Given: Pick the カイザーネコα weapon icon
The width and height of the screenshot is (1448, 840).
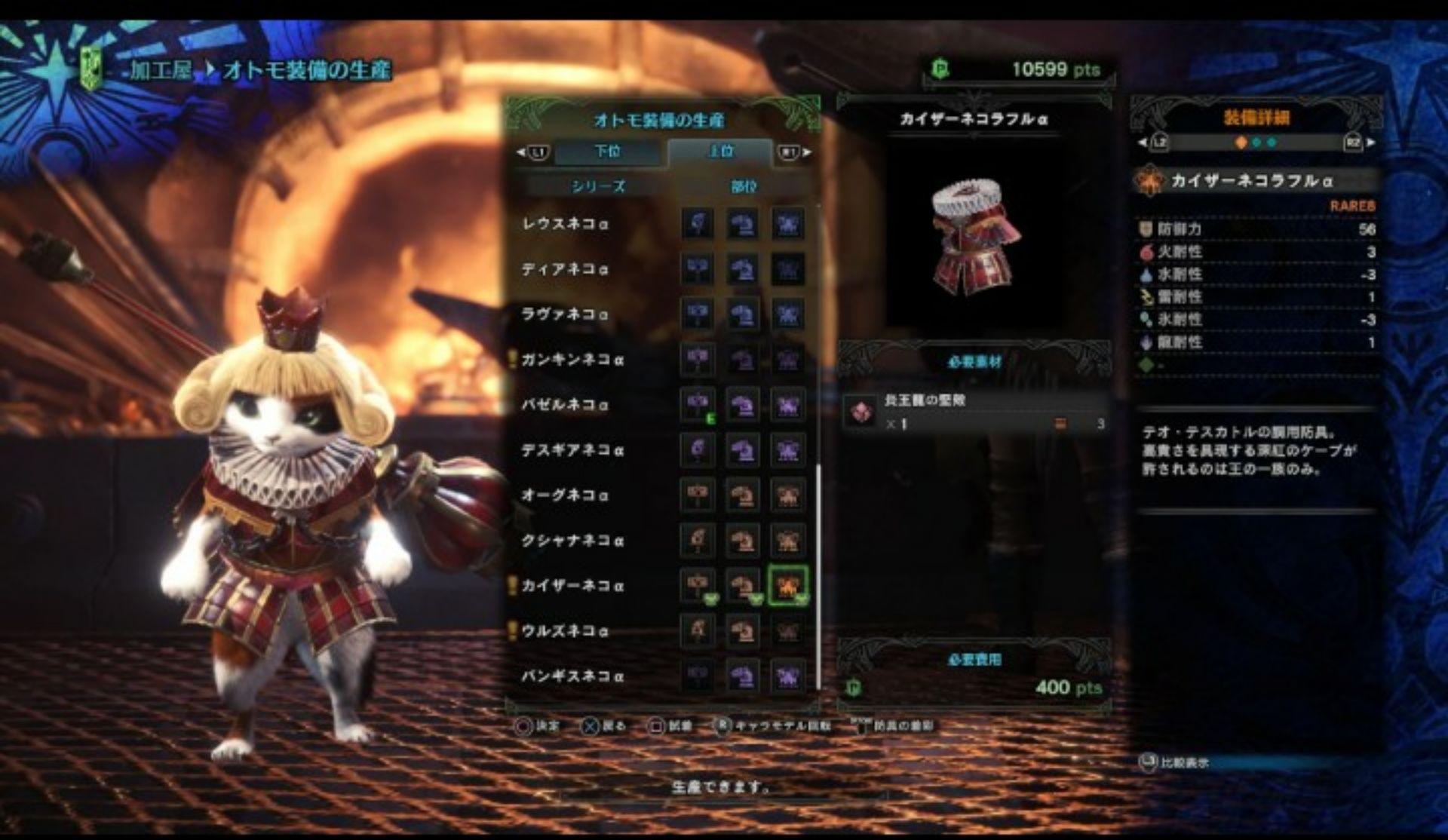Looking at the screenshot, I should pos(698,585).
